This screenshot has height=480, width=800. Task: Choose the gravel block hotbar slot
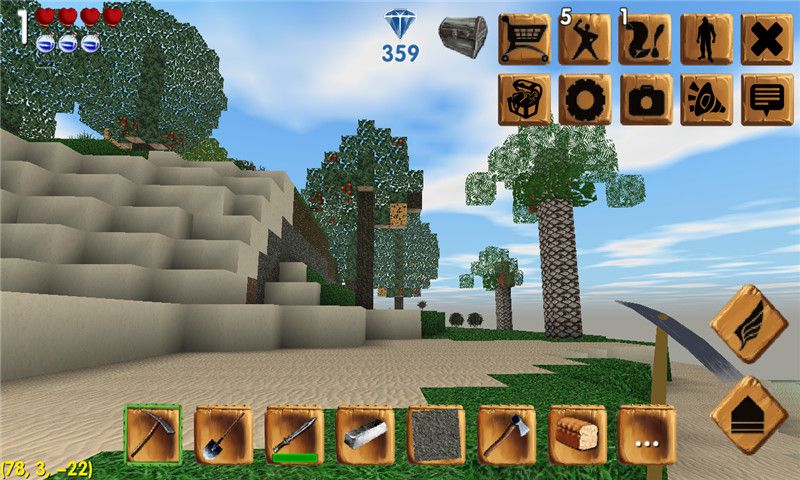coord(436,434)
